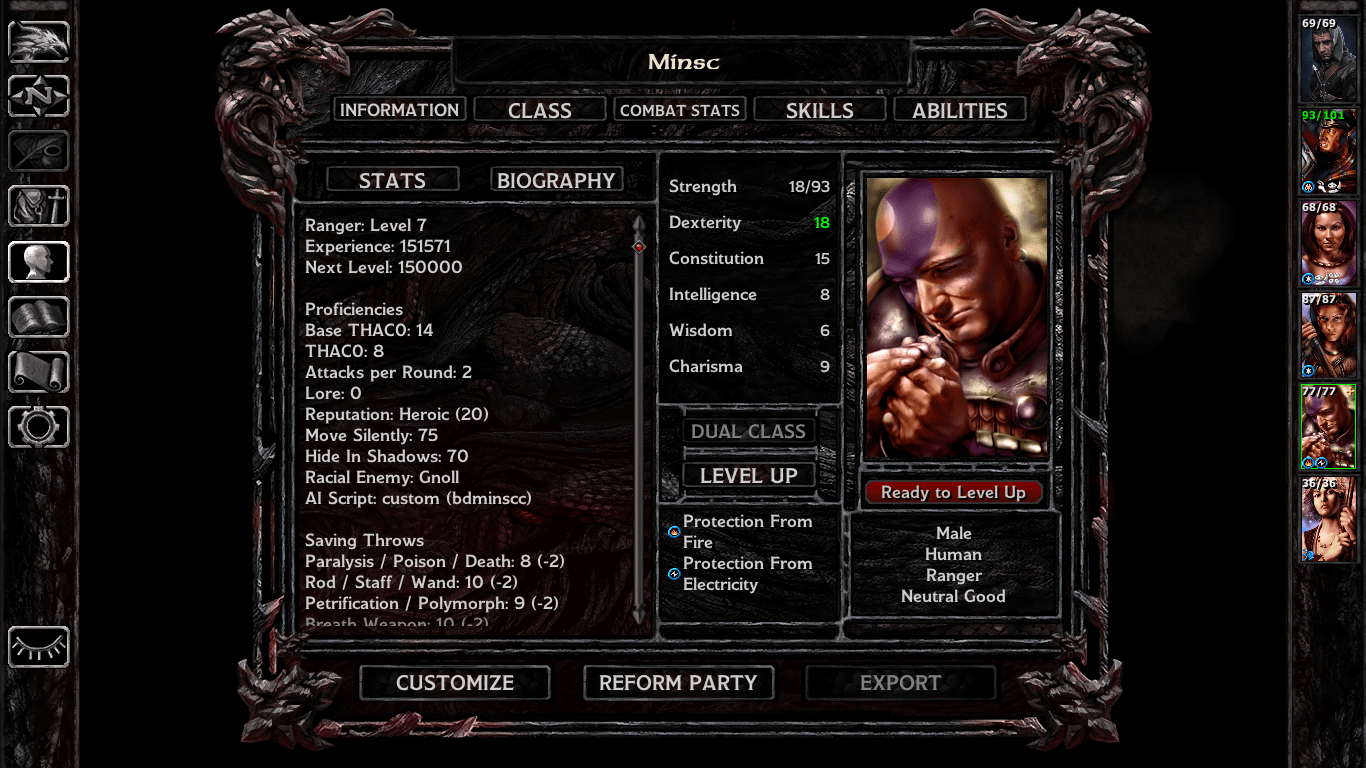Click the Protection From Electricity effect icon
The height and width of the screenshot is (768, 1366).
(671, 574)
